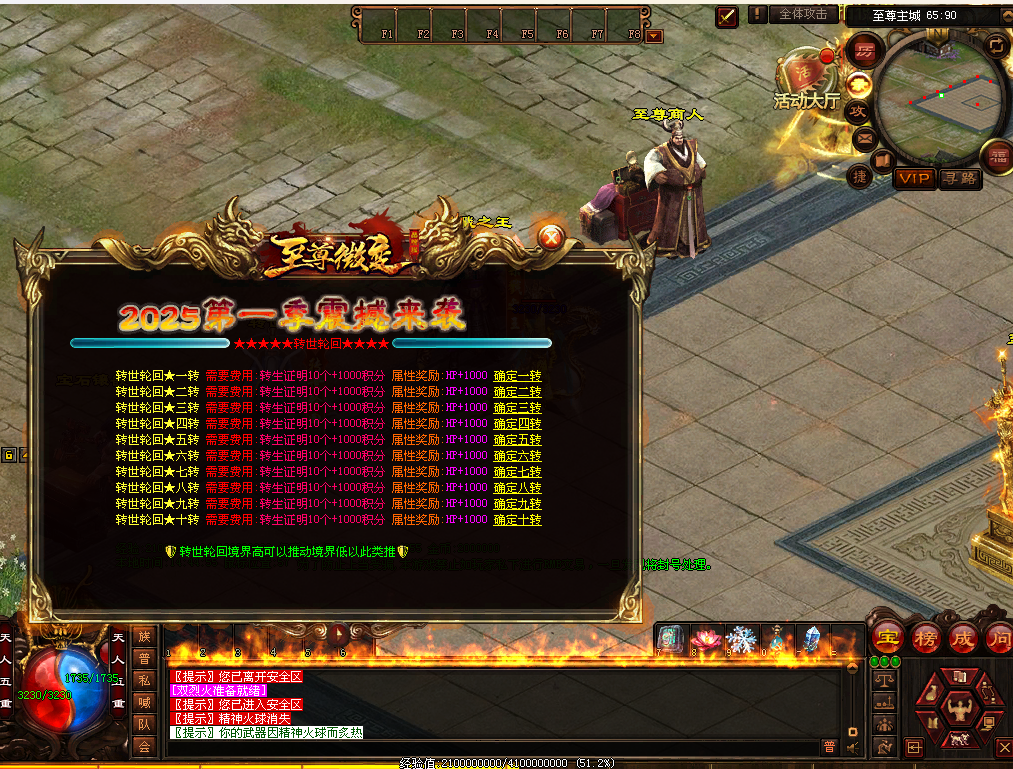
Task: Click the 全体攻击 attack mode button
Action: point(803,14)
